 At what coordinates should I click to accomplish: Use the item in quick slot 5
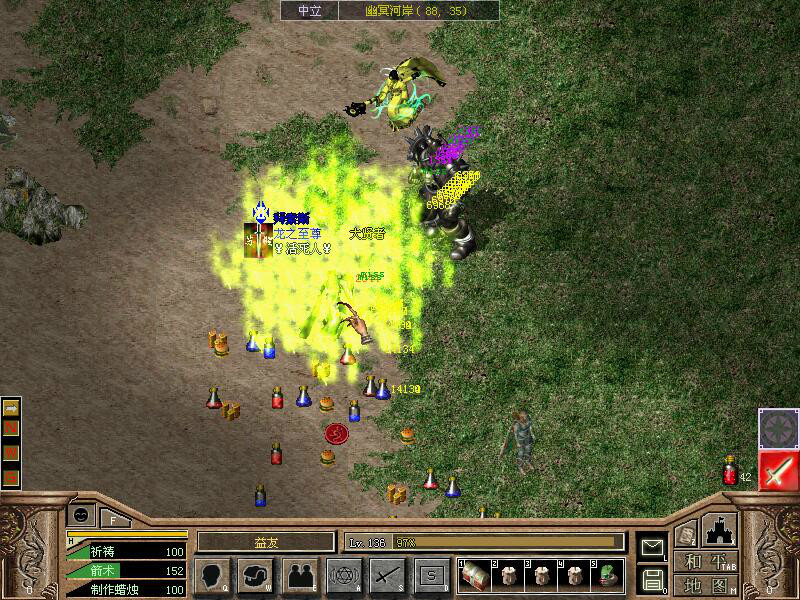(609, 576)
